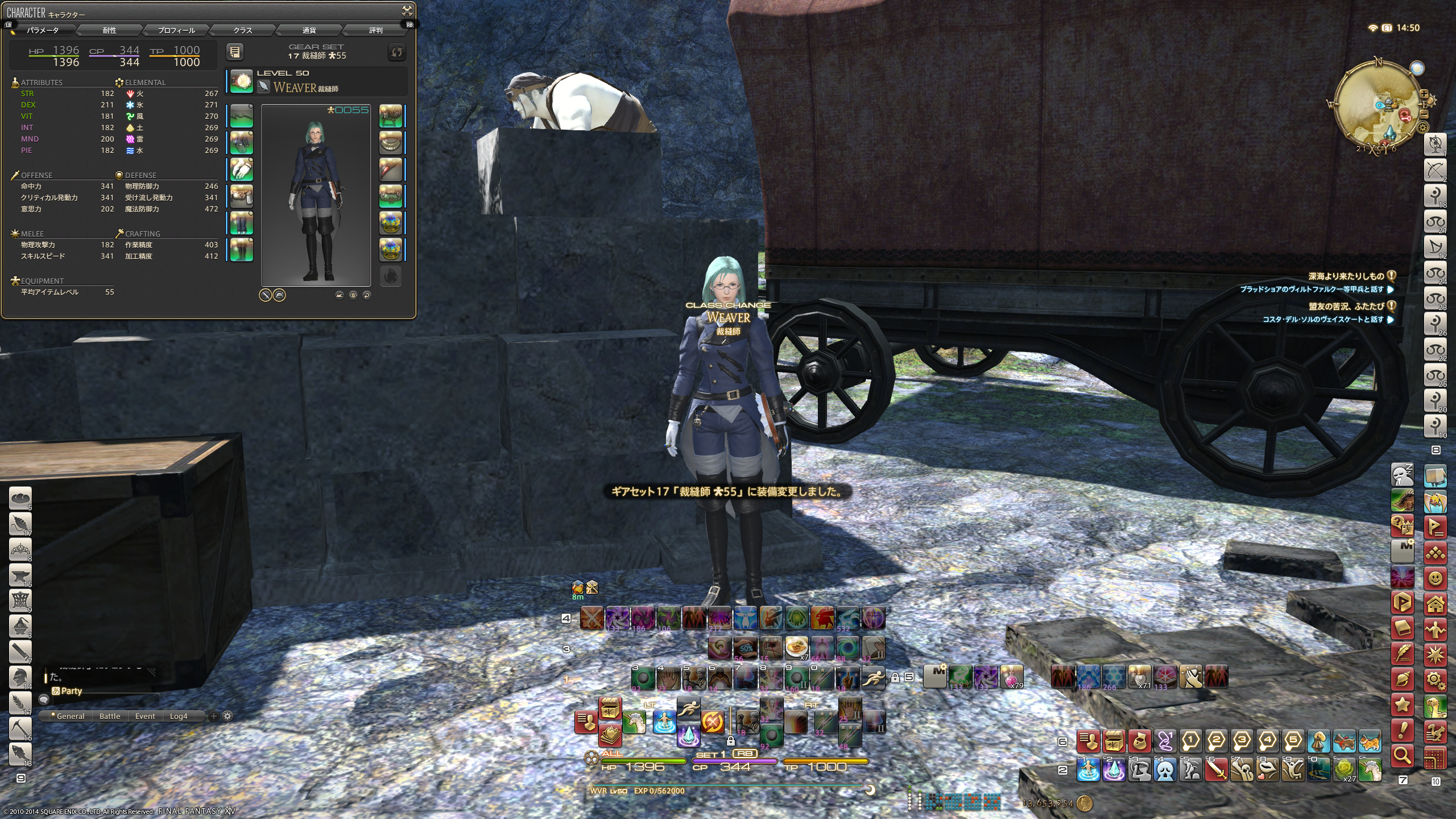Click the gear set update arrows button

tap(396, 52)
